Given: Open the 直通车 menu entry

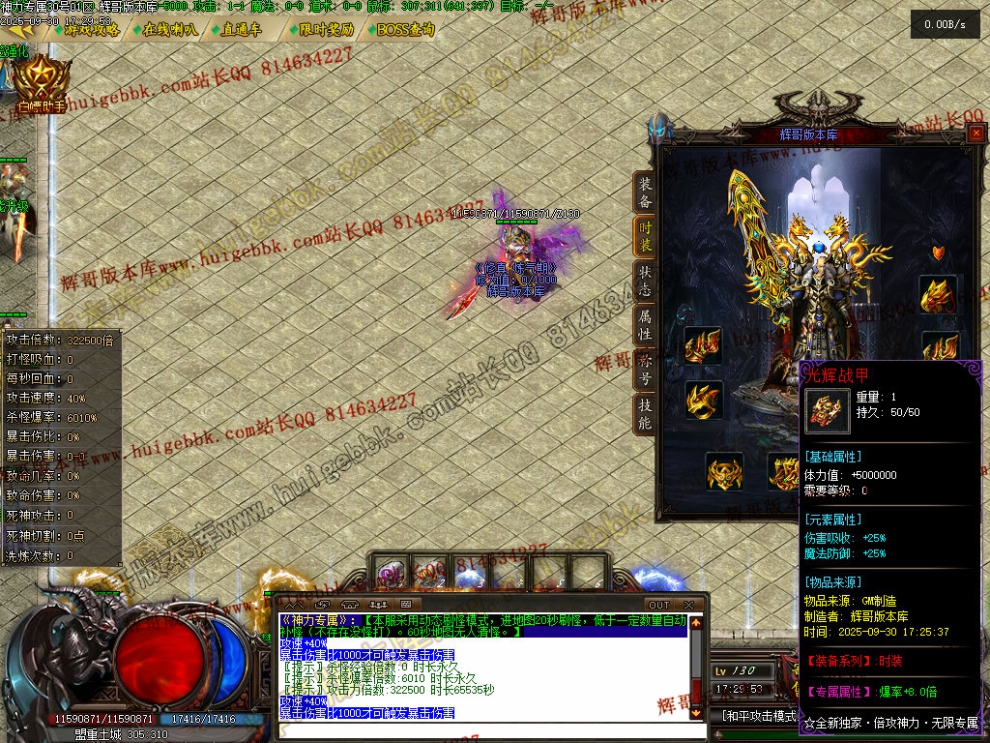Looking at the screenshot, I should 242,30.
